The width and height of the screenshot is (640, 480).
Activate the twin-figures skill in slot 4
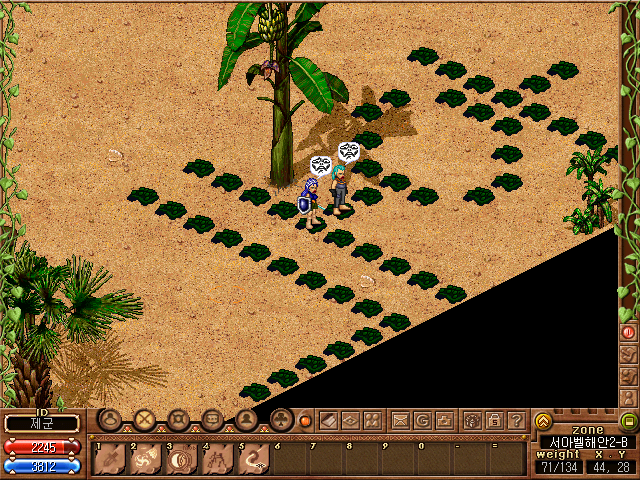pyautogui.click(x=218, y=458)
